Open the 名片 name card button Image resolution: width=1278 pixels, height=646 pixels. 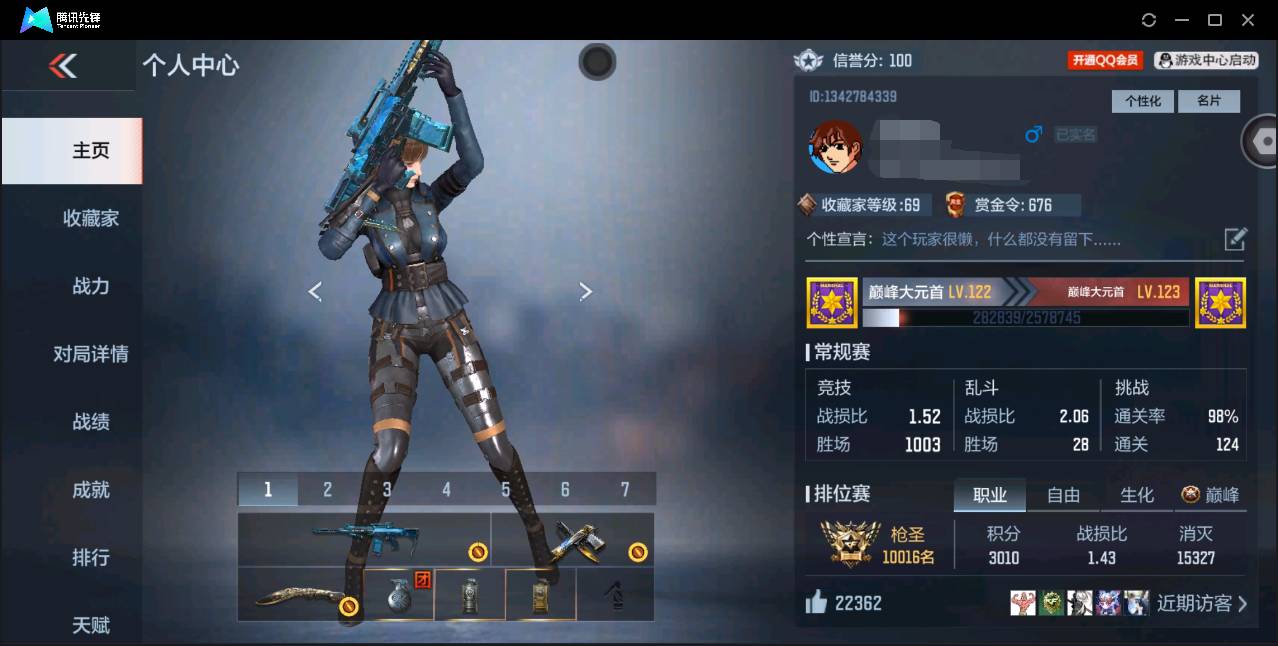click(x=1209, y=101)
